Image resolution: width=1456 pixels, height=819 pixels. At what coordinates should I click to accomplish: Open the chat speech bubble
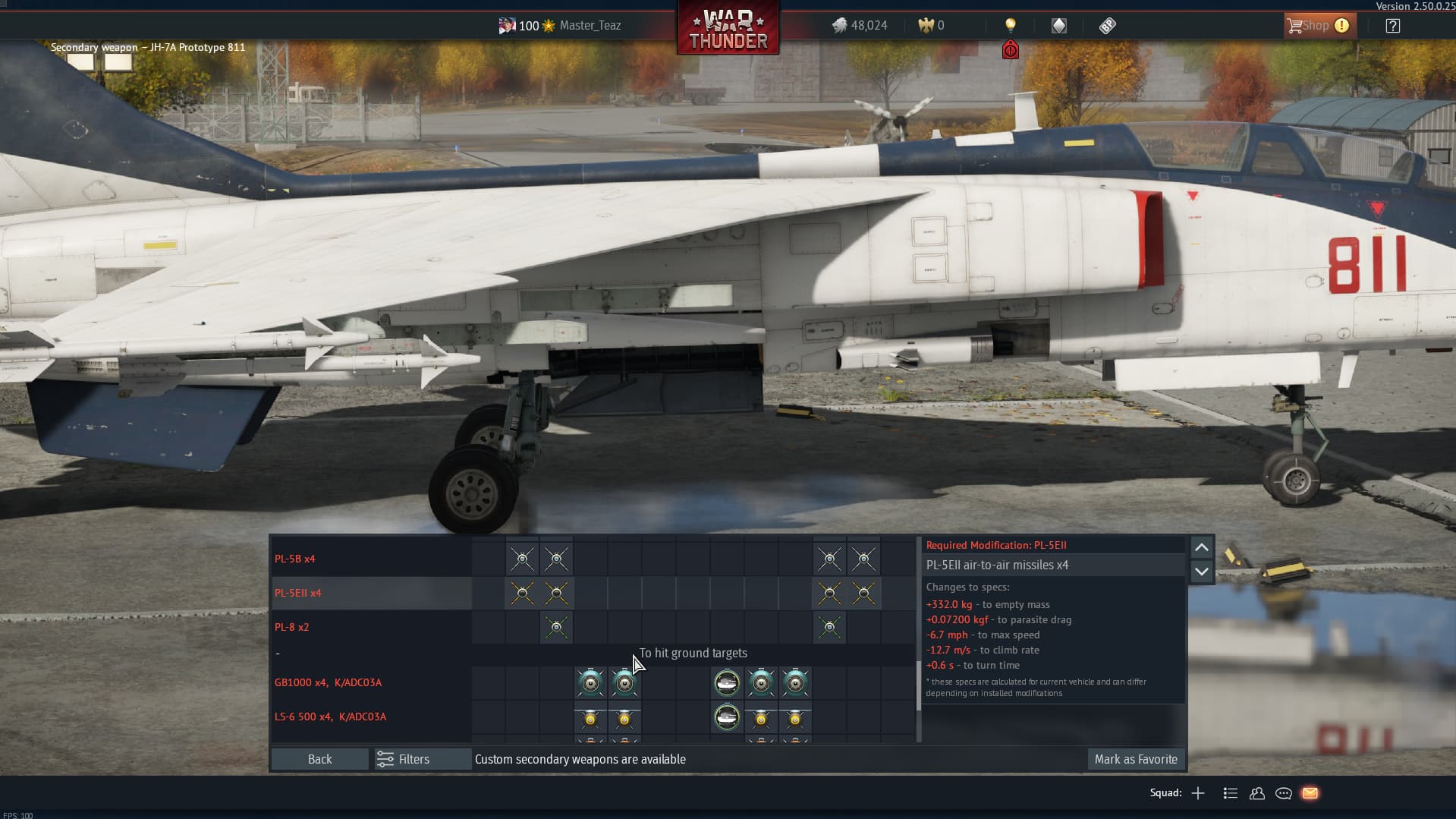1283,793
